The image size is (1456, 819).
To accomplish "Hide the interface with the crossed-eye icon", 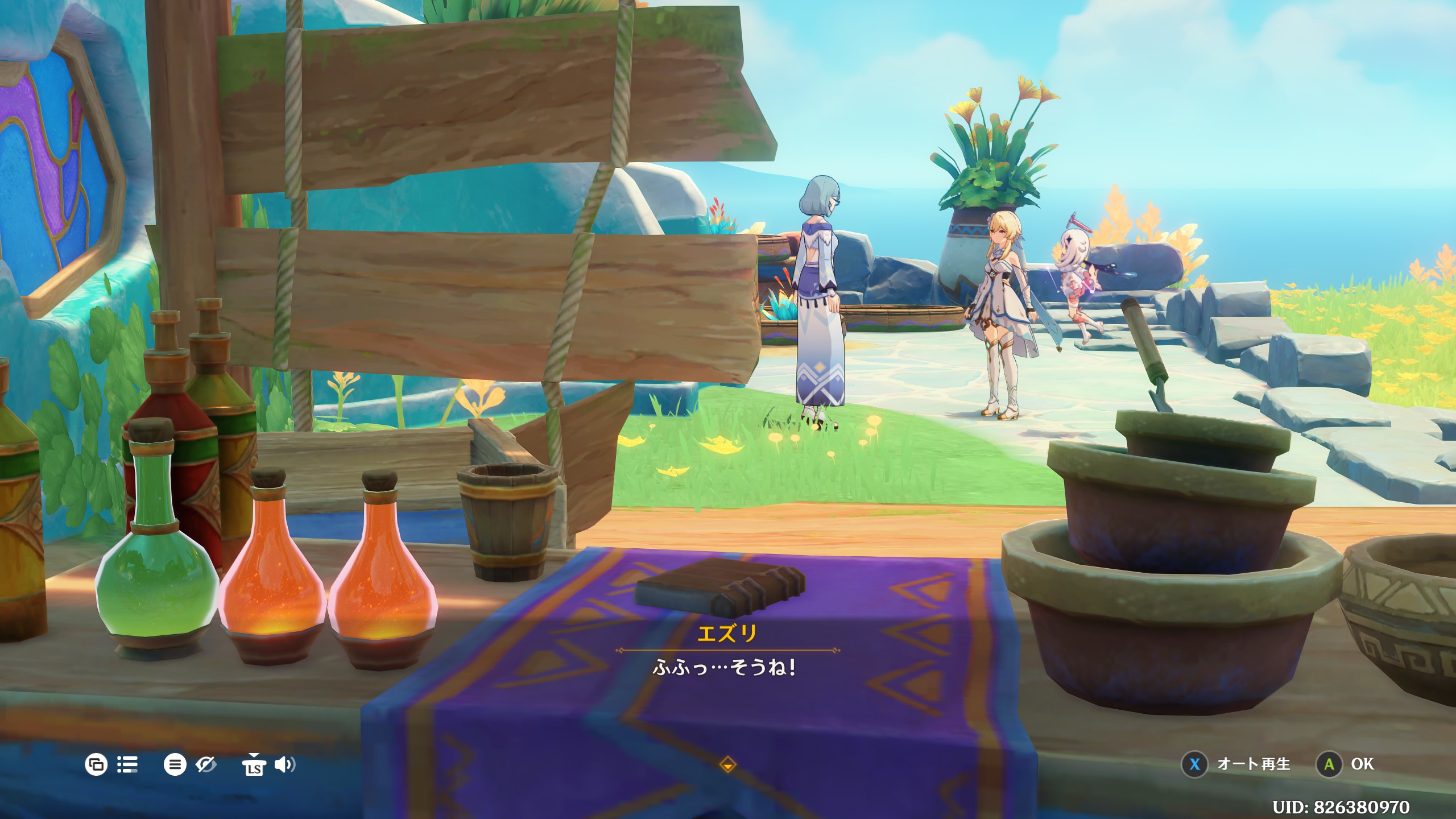I will [x=206, y=764].
